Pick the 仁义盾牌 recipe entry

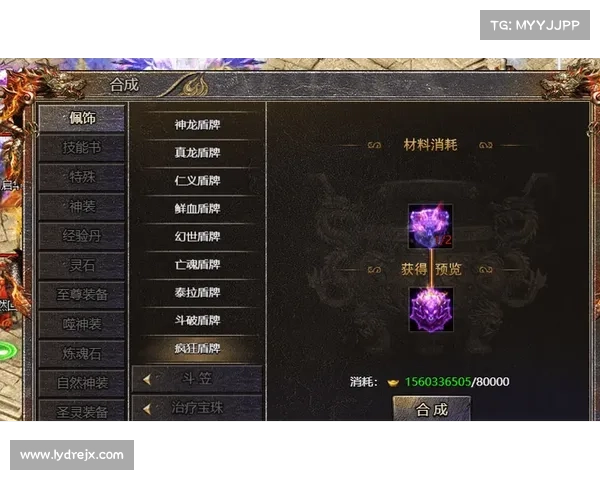tap(197, 181)
